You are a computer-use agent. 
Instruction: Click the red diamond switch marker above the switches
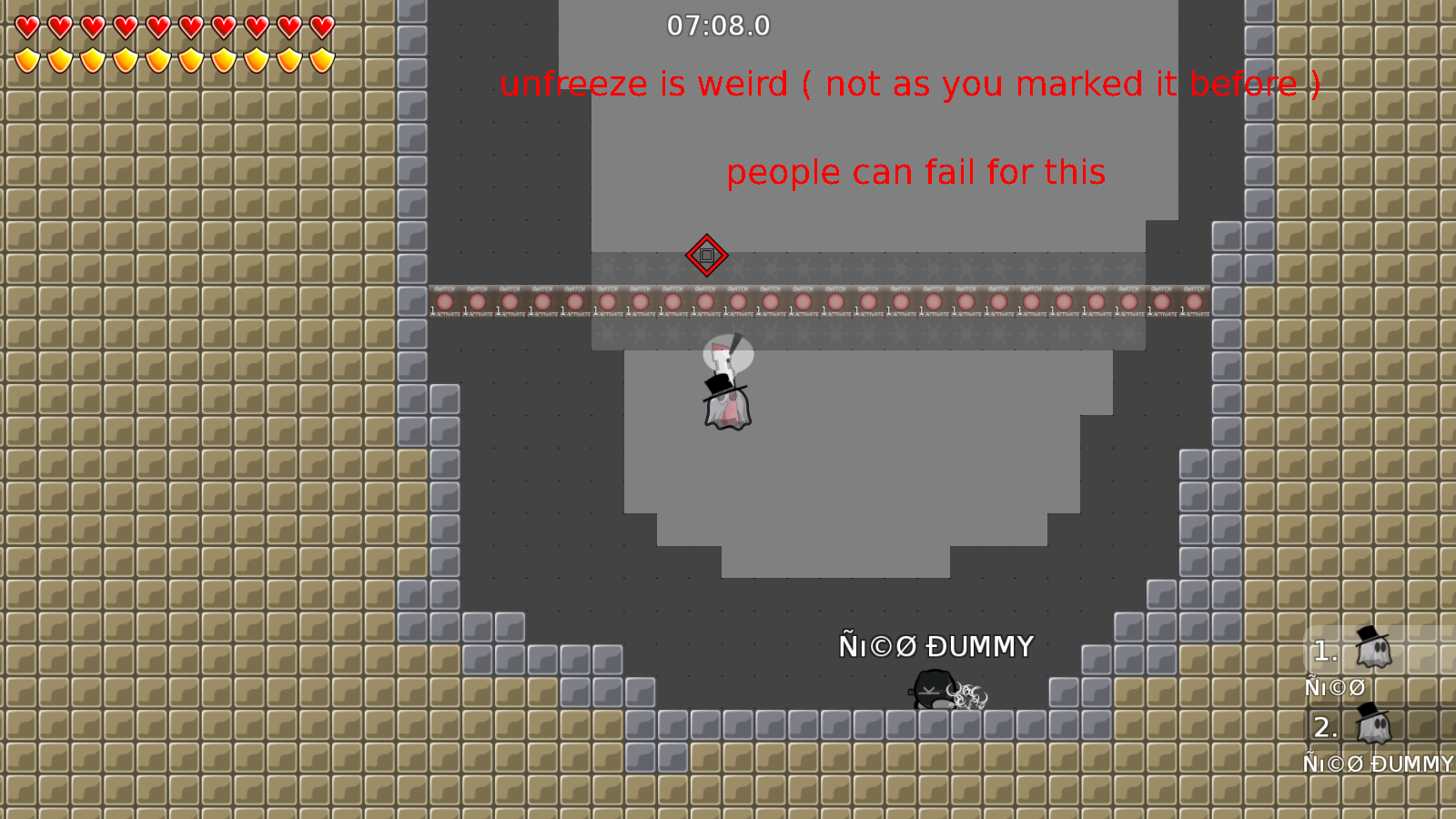(x=708, y=257)
